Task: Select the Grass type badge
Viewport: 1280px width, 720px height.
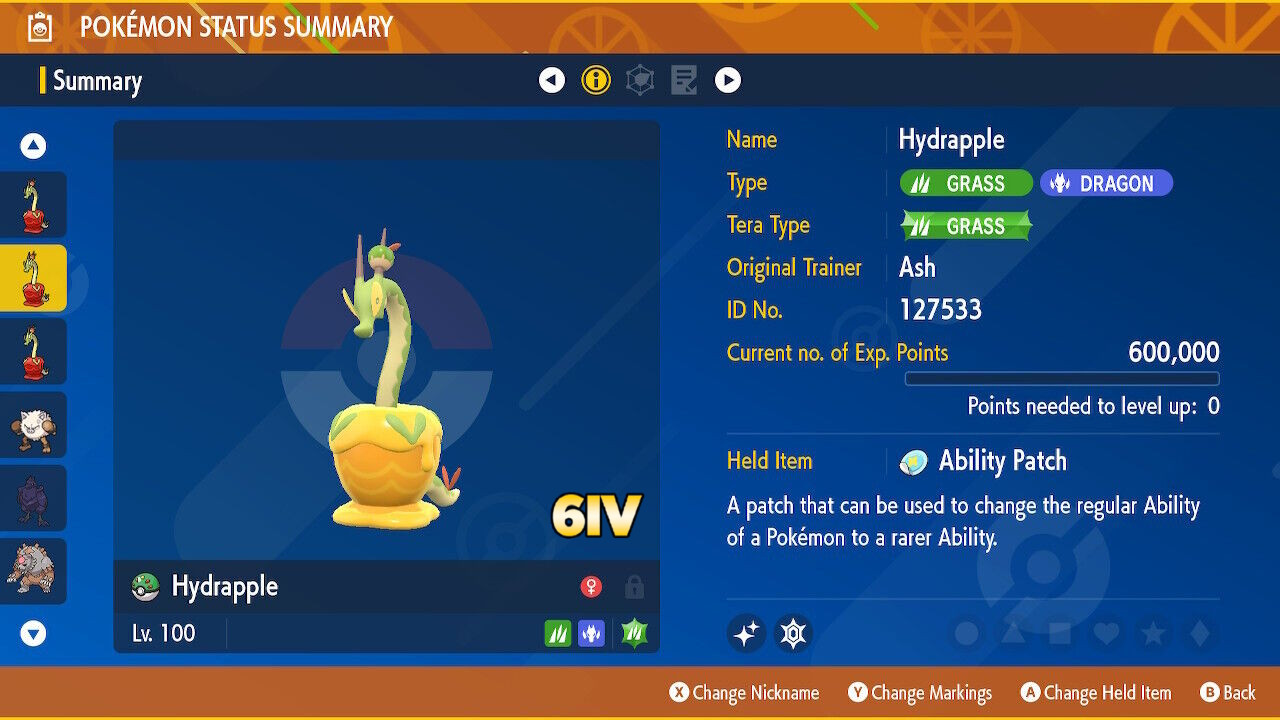Action: (964, 183)
